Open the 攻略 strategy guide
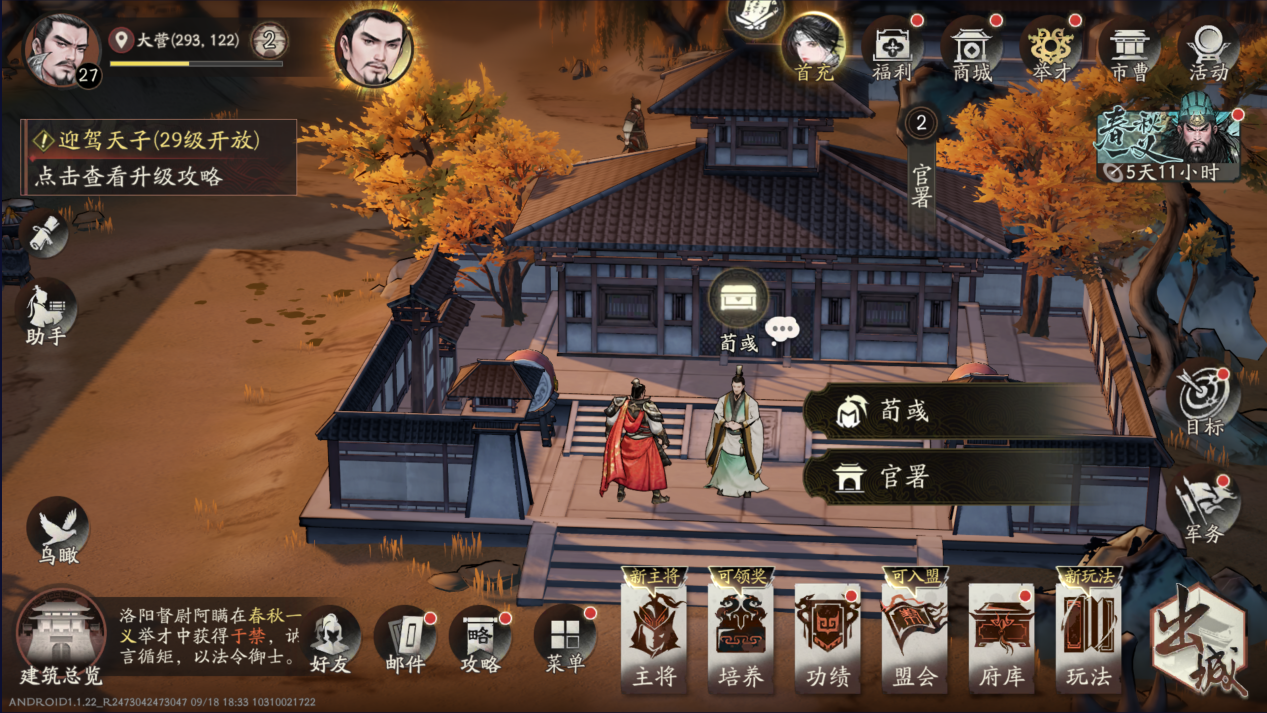Image resolution: width=1267 pixels, height=713 pixels. [x=480, y=640]
